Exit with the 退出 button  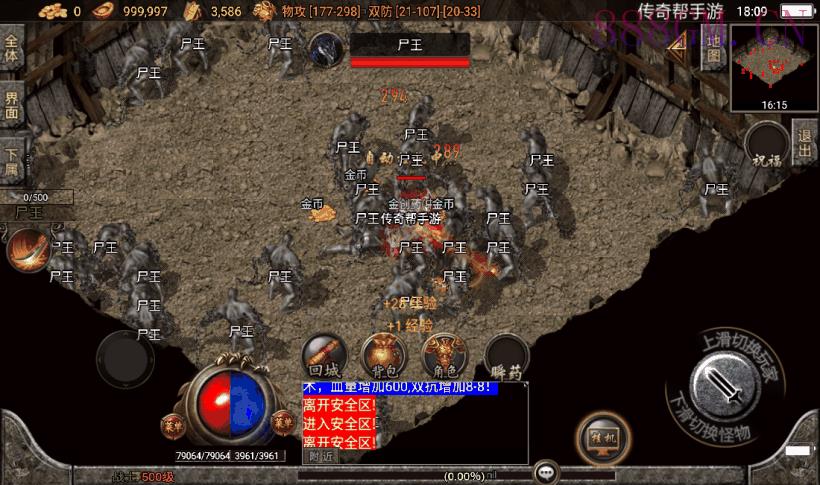[805, 143]
